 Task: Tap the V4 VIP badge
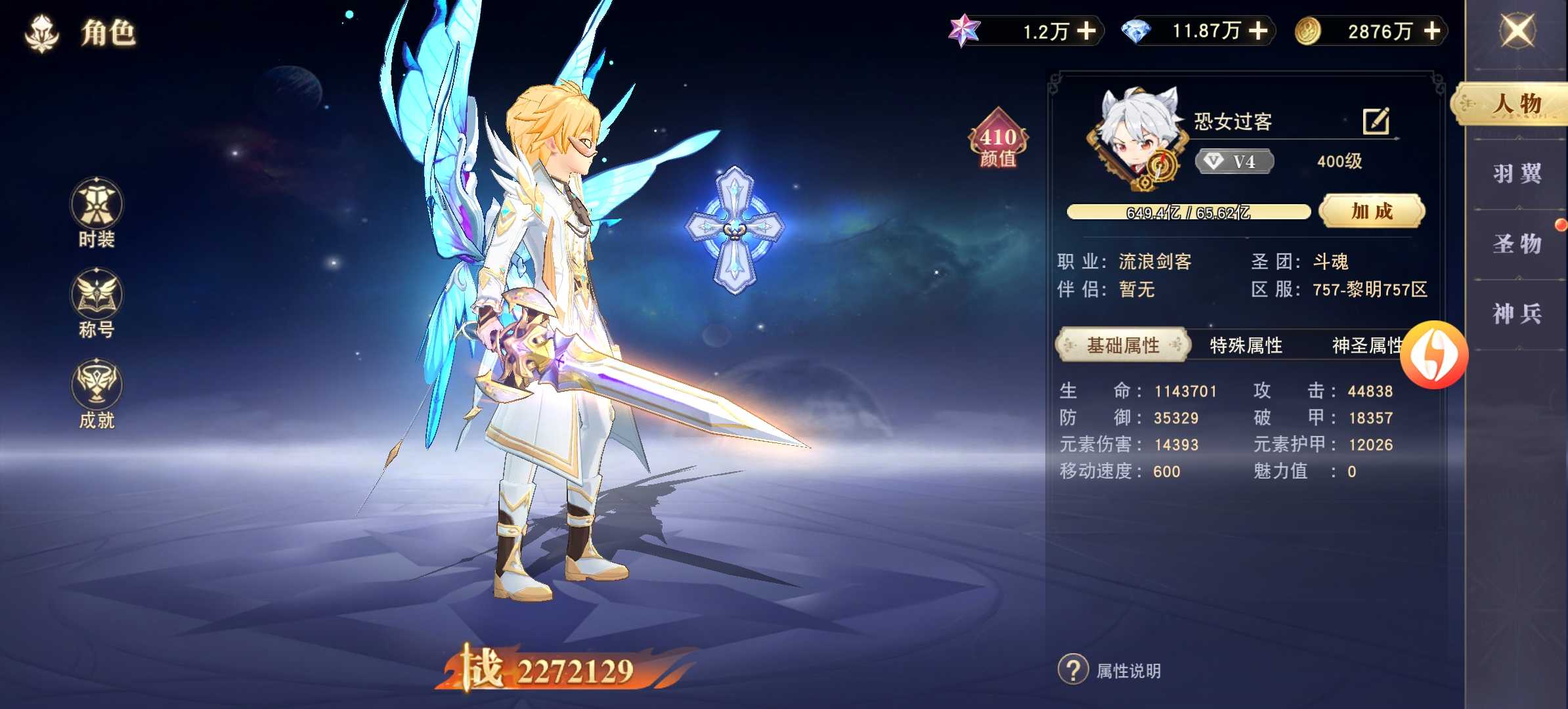coord(1234,161)
